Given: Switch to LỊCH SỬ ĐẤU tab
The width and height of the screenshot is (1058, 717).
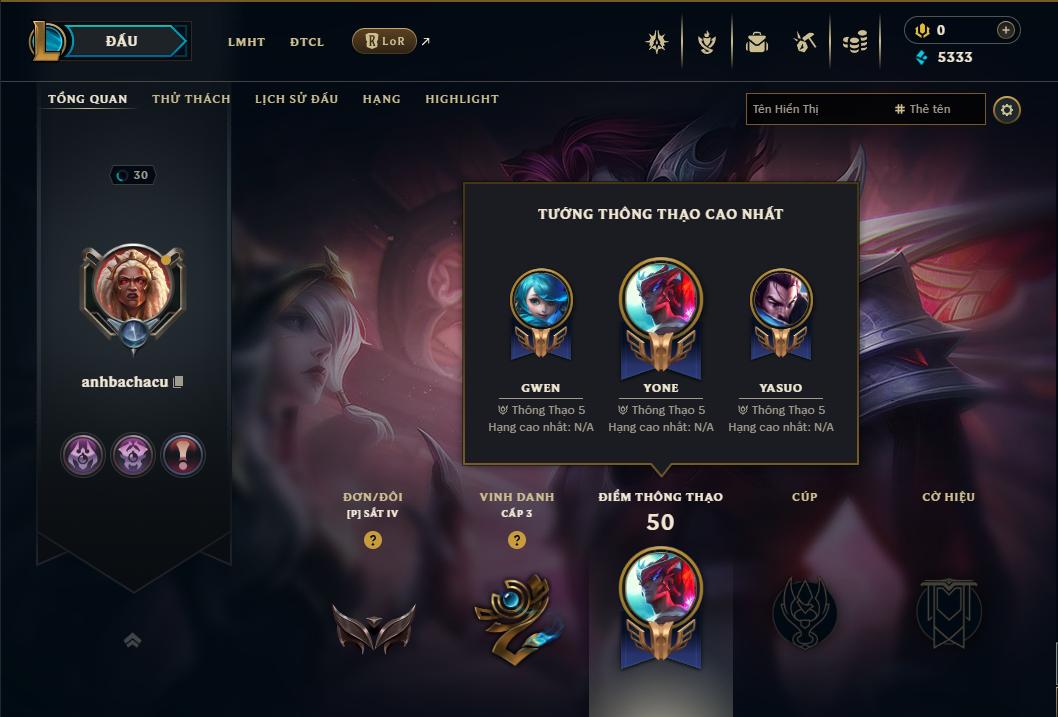Looking at the screenshot, I should coord(296,99).
